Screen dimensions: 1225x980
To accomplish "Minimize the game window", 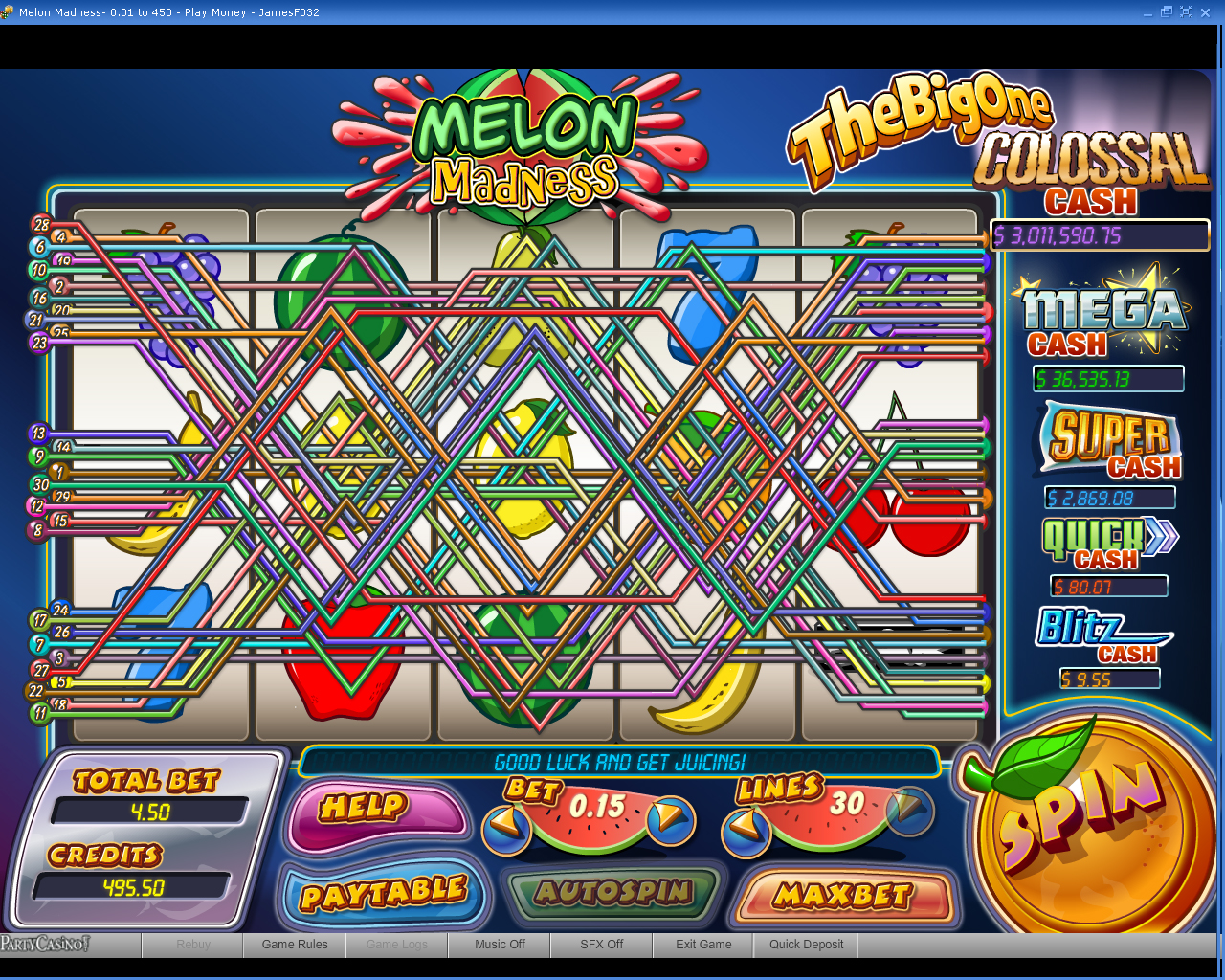I will click(x=1148, y=11).
